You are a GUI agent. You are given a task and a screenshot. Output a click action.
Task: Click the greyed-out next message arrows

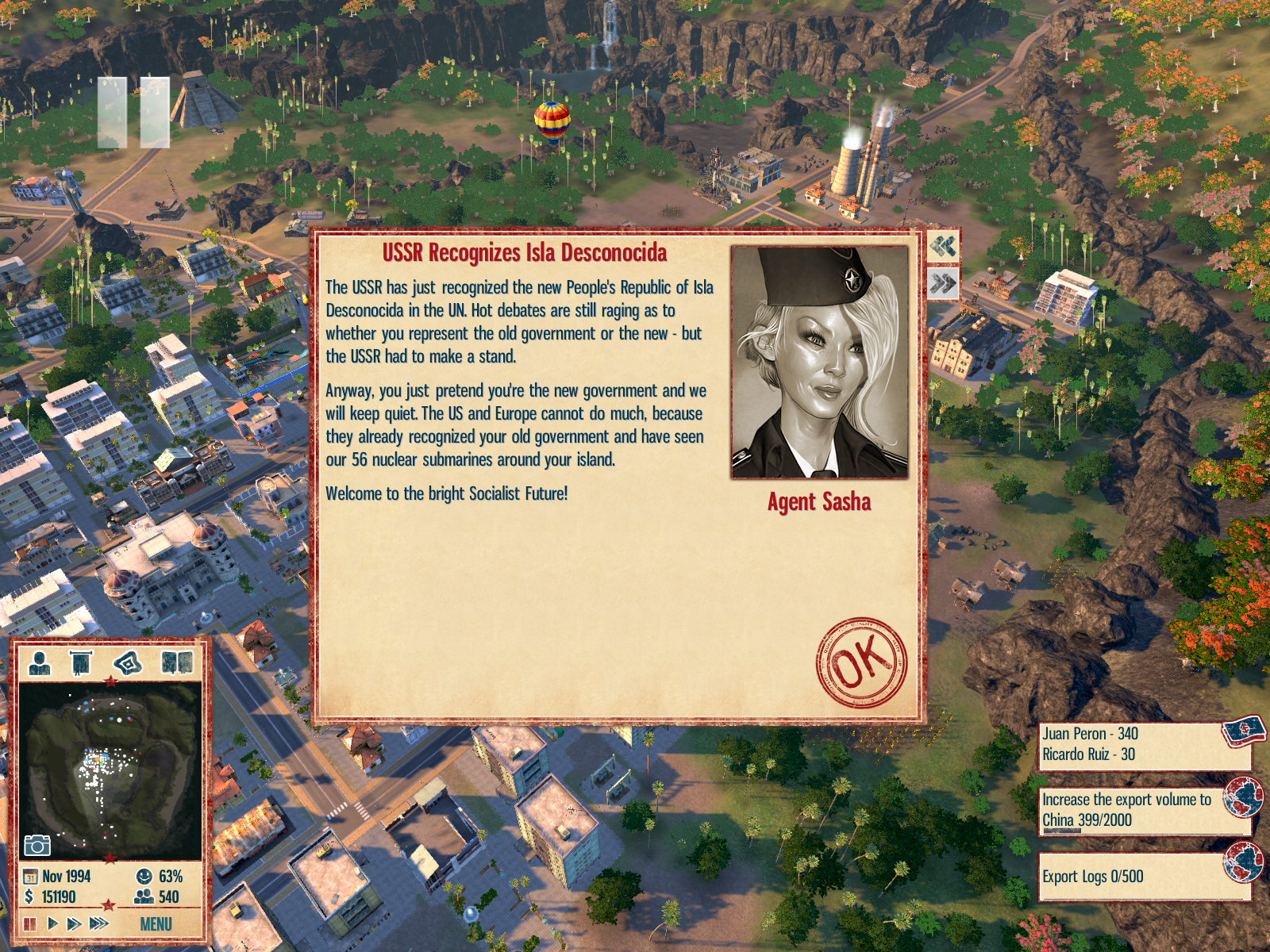click(x=943, y=283)
